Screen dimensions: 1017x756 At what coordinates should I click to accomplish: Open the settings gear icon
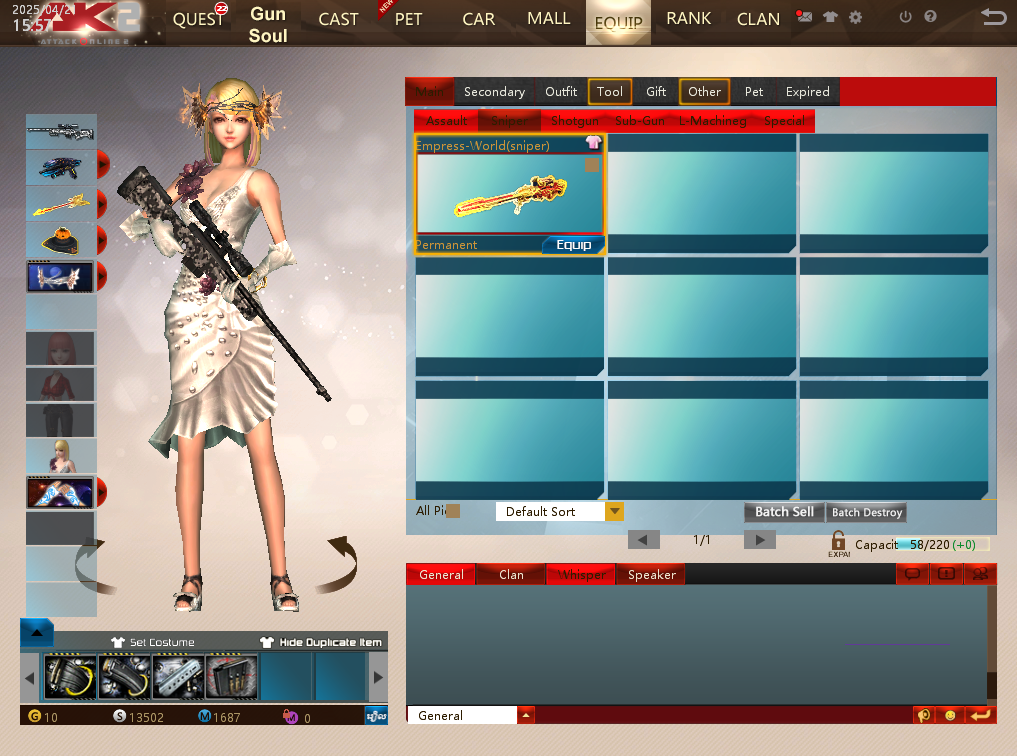855,17
